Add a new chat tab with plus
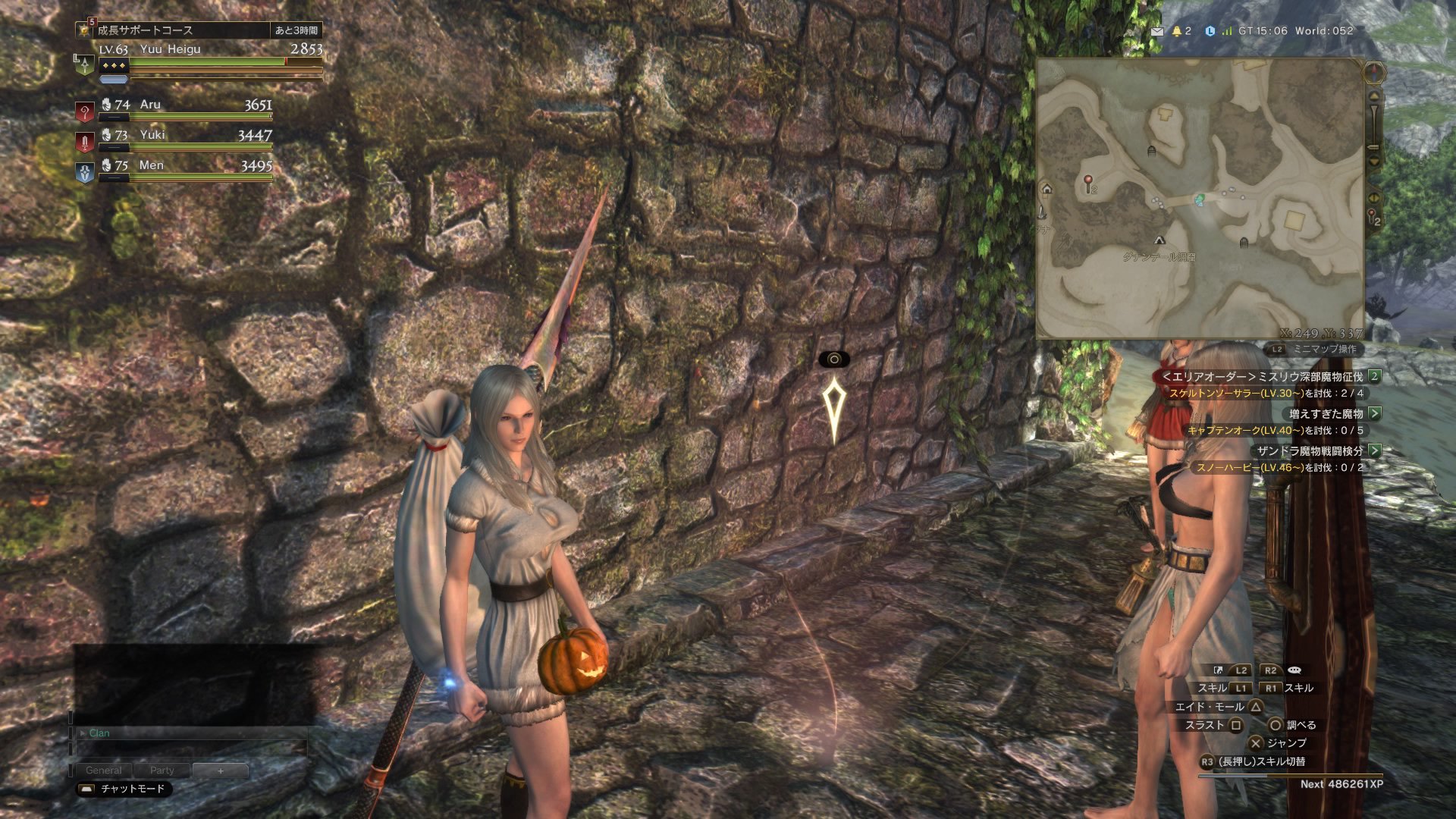 221,770
